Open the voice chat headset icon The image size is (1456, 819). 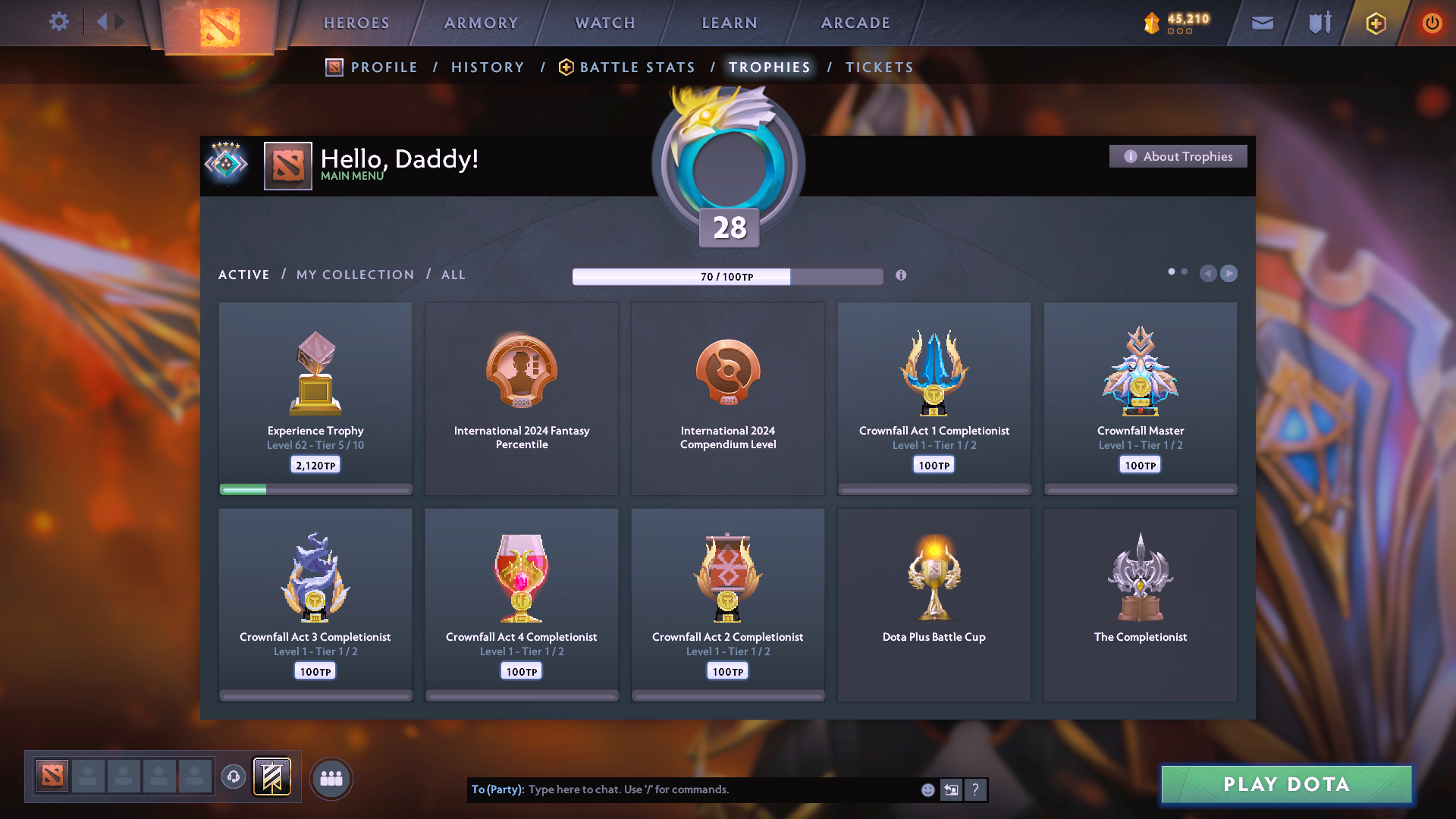tap(234, 777)
